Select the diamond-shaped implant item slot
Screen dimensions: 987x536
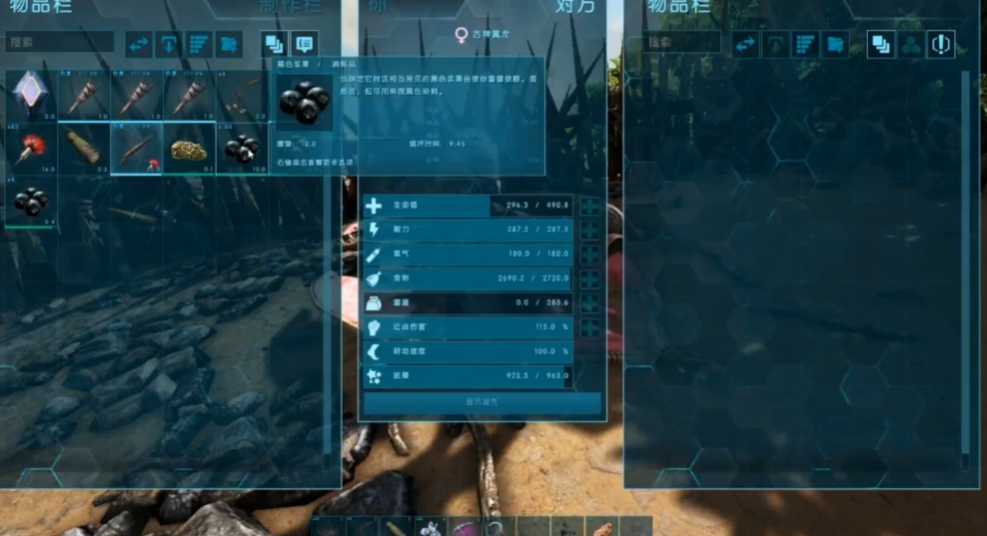[x=30, y=96]
